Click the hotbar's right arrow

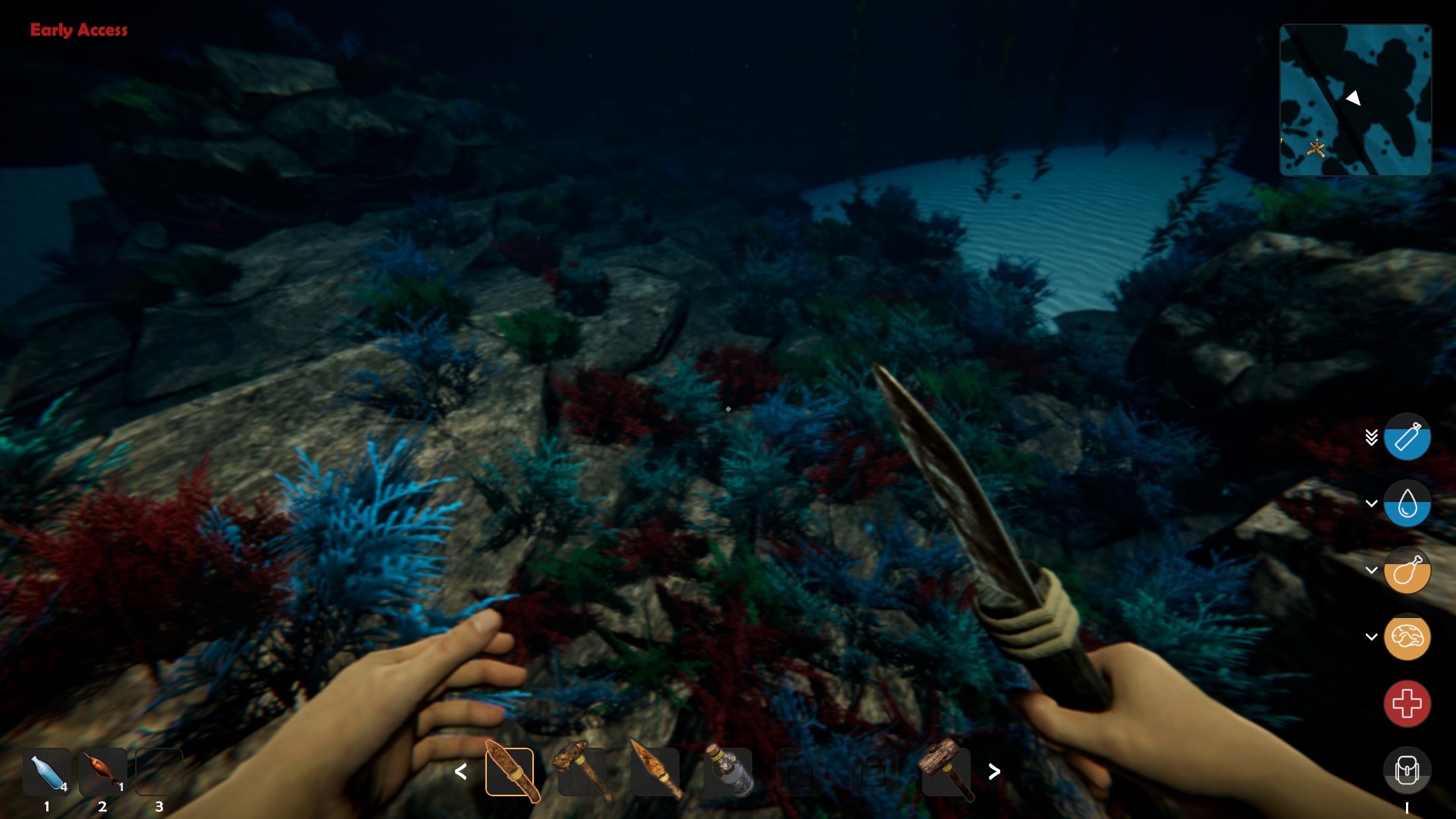994,772
